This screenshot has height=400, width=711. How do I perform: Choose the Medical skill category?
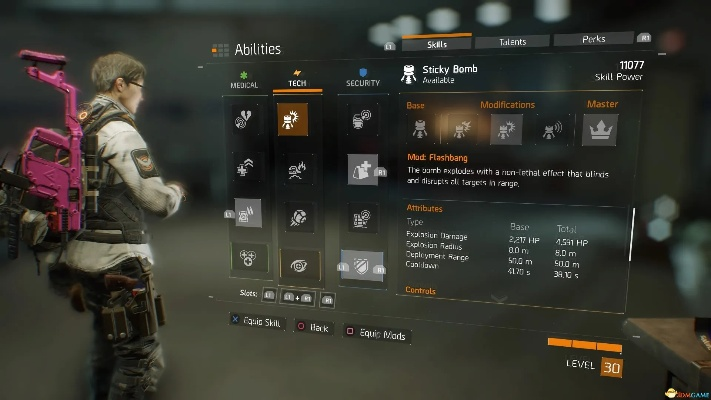[244, 79]
